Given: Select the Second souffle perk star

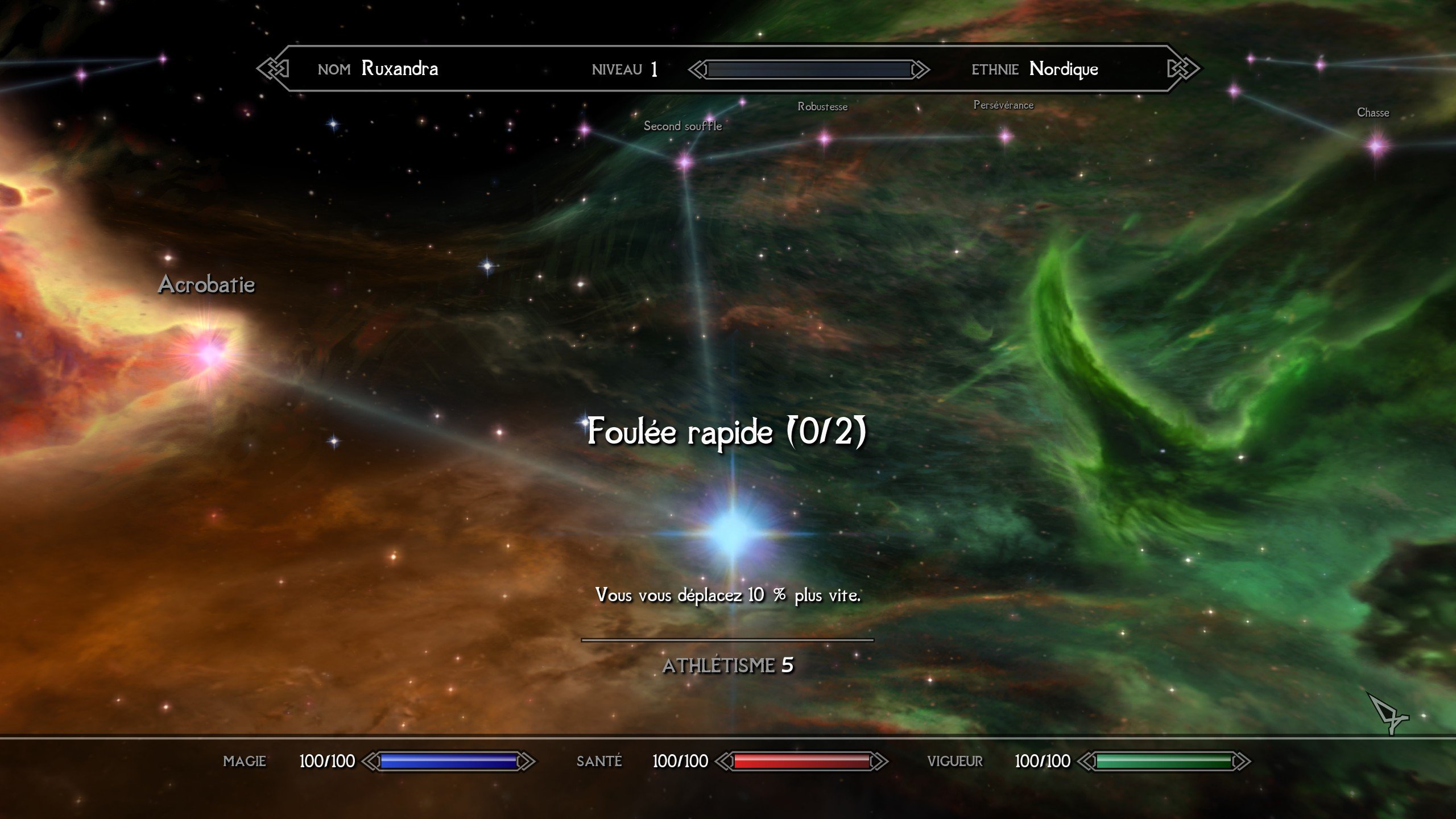Looking at the screenshot, I should (685, 163).
